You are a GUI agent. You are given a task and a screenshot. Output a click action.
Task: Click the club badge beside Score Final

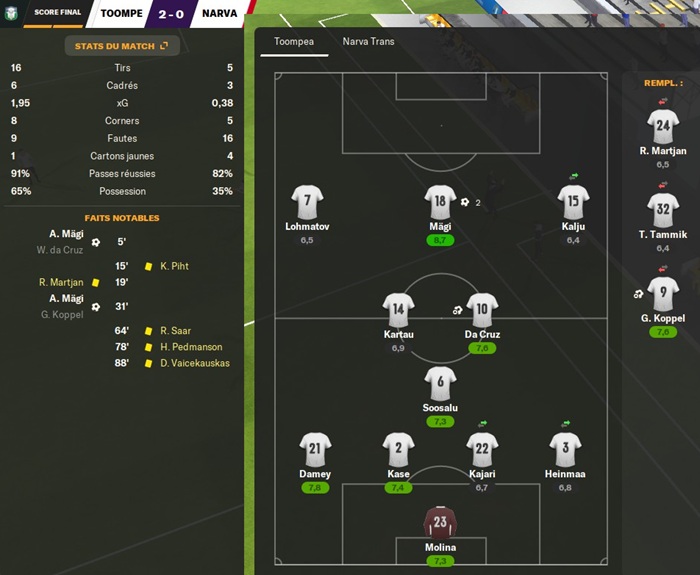11,14
